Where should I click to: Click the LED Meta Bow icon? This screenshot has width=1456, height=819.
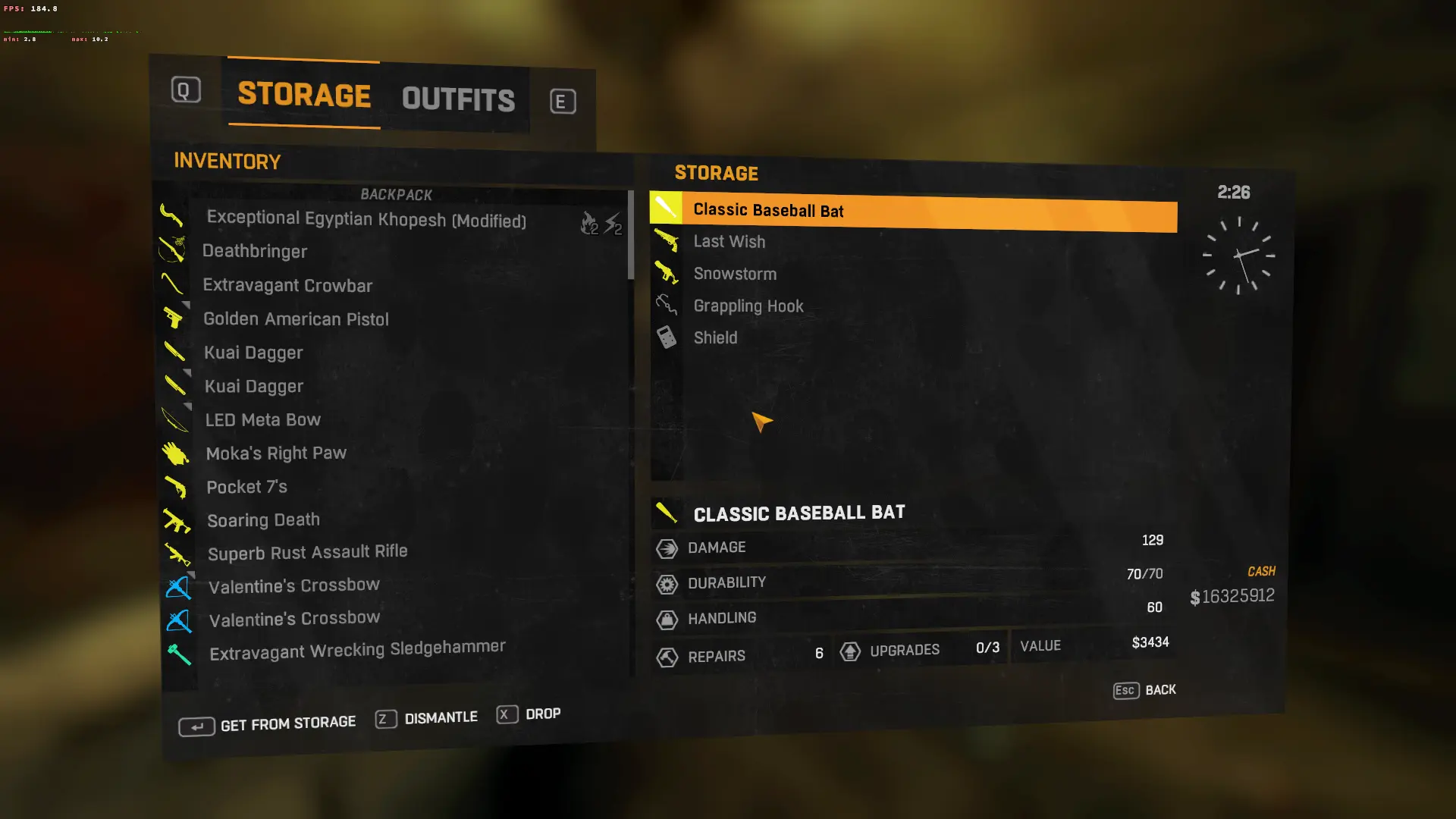[176, 419]
